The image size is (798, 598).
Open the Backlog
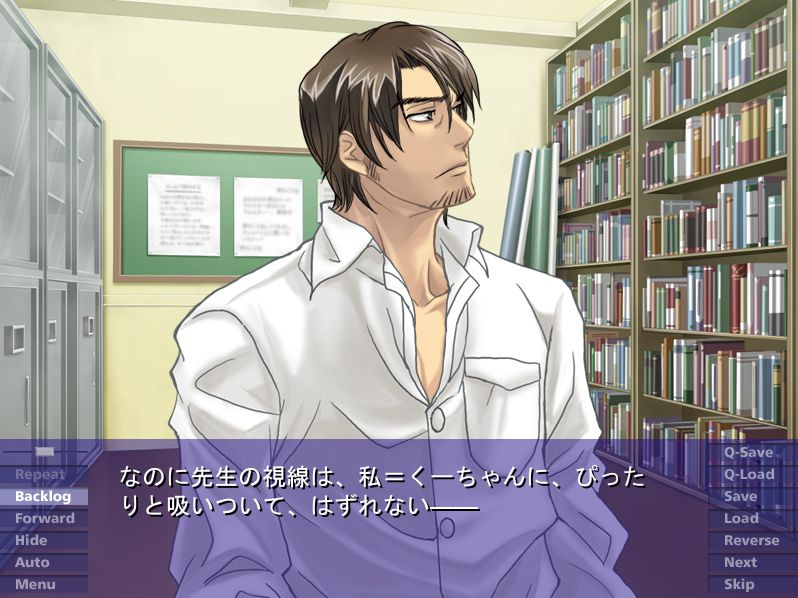coord(44,497)
